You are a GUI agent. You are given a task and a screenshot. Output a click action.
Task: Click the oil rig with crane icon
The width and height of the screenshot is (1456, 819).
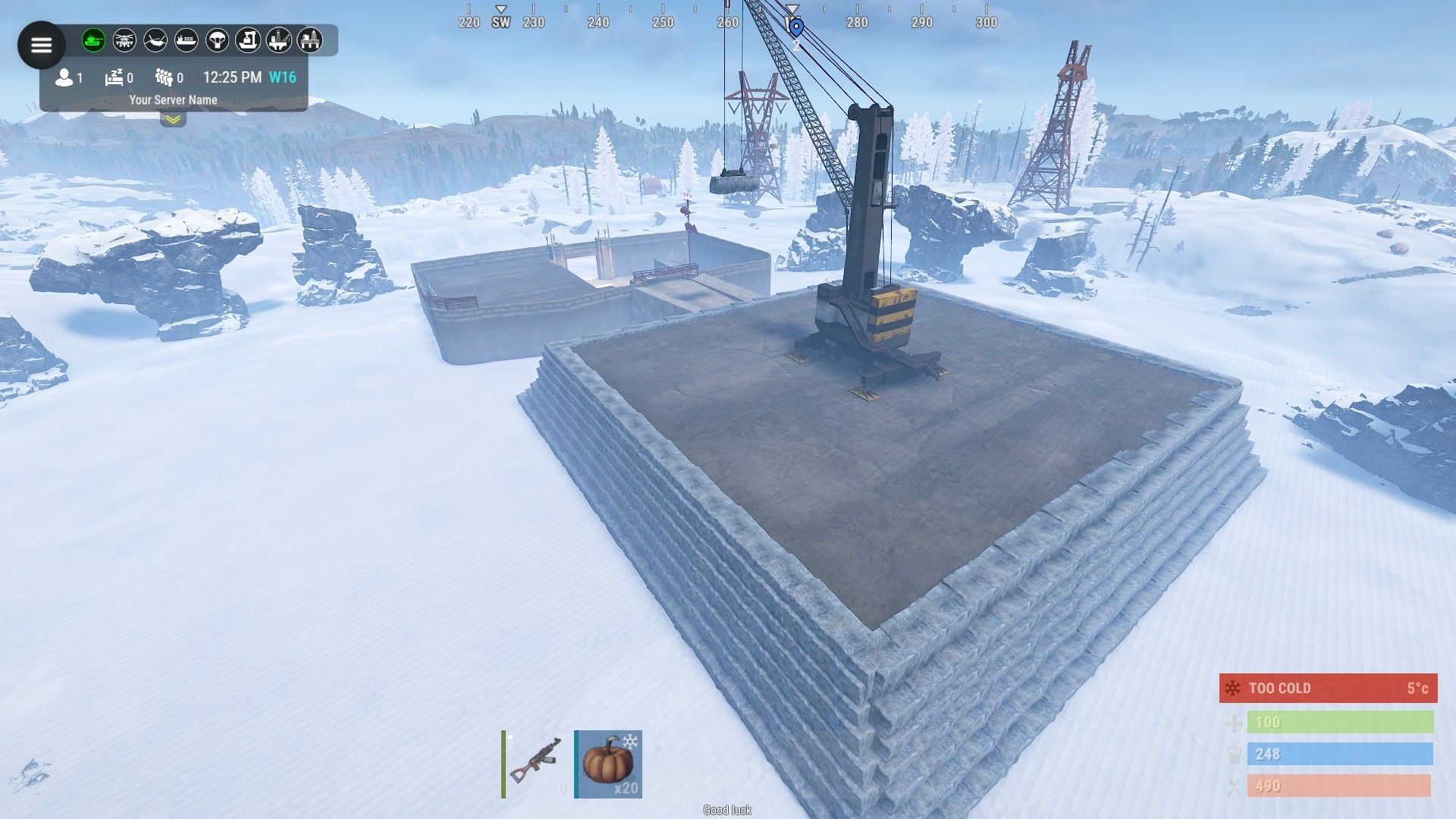pos(279,40)
